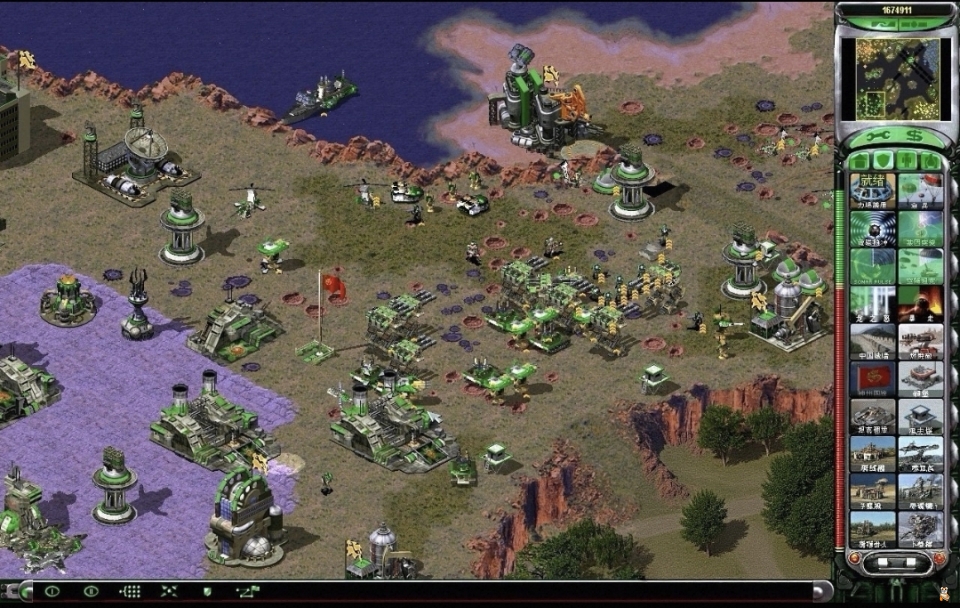Select the fiery explosion superweapon icon
Image resolution: width=960 pixels, height=608 pixels.
919,303
